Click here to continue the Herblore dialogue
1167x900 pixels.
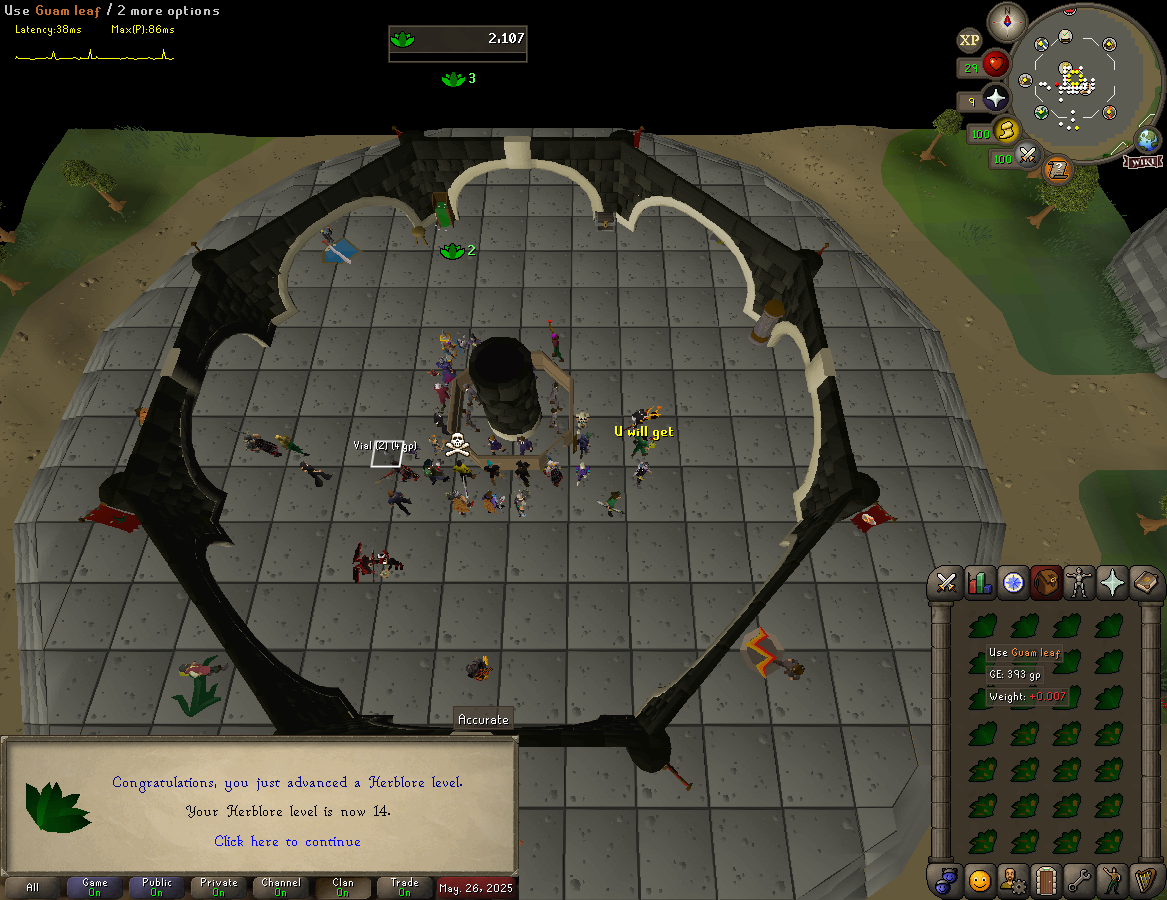[287, 842]
